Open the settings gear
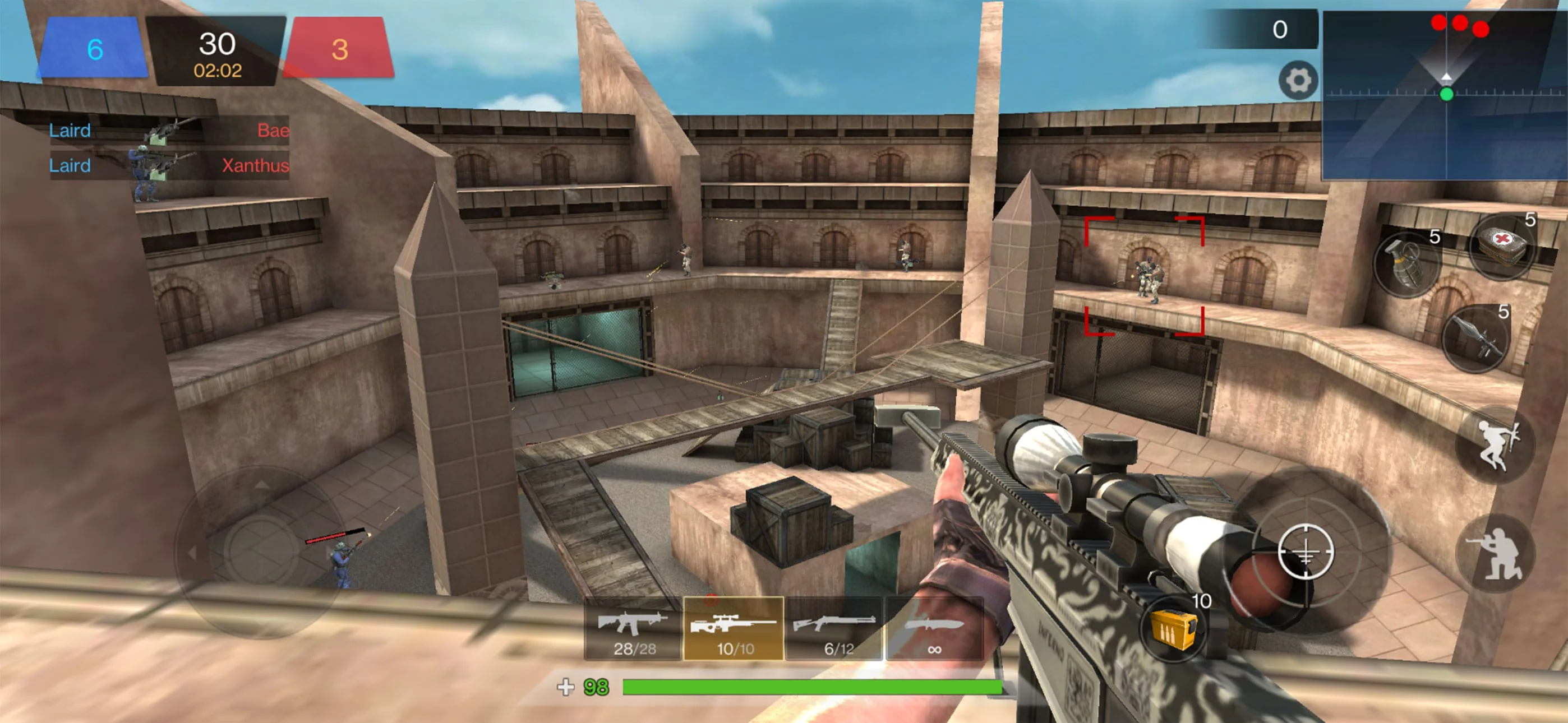This screenshot has height=723, width=1568. pyautogui.click(x=1298, y=80)
